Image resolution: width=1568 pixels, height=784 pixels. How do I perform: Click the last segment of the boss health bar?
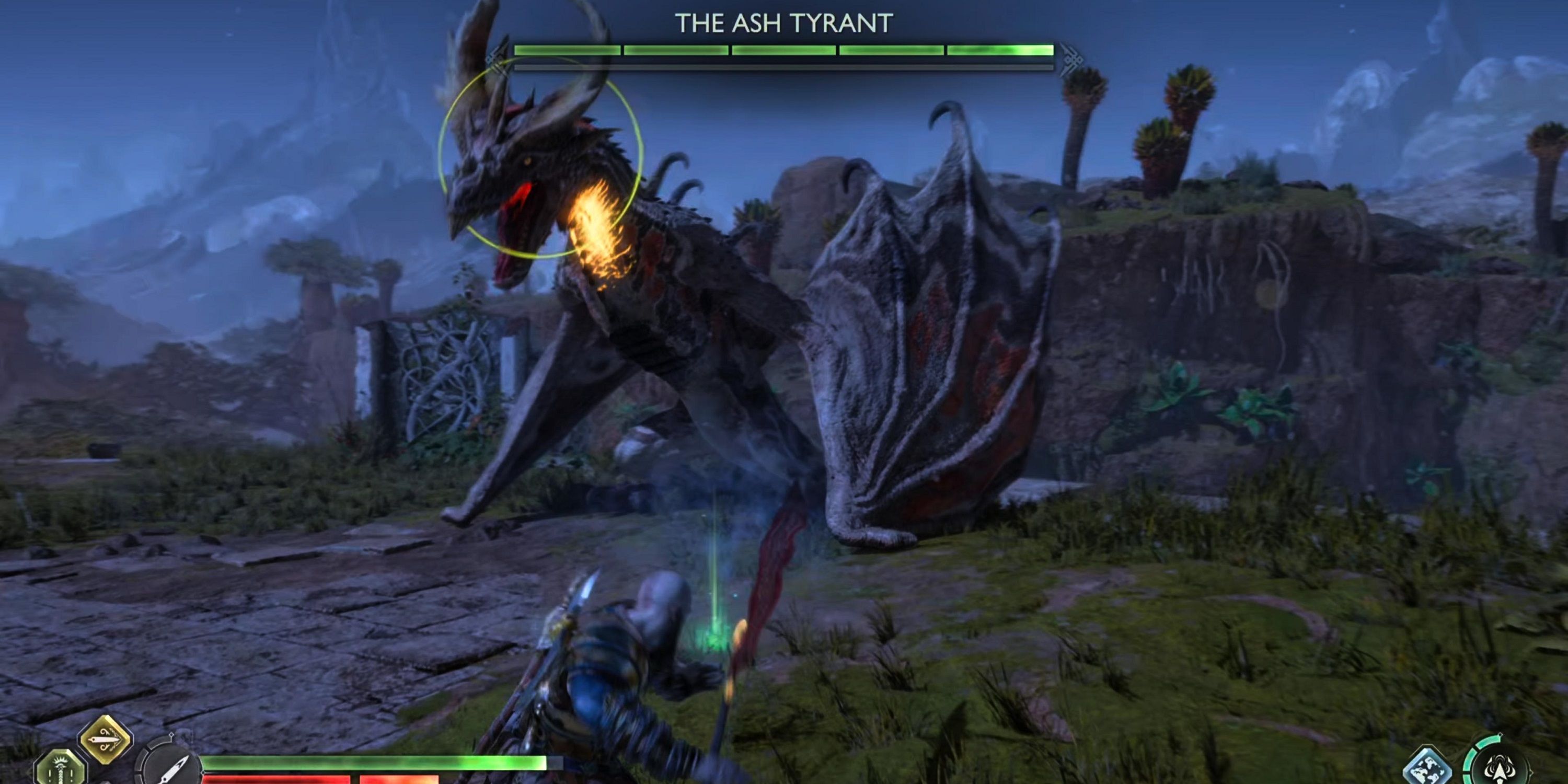pyautogui.click(x=1001, y=51)
